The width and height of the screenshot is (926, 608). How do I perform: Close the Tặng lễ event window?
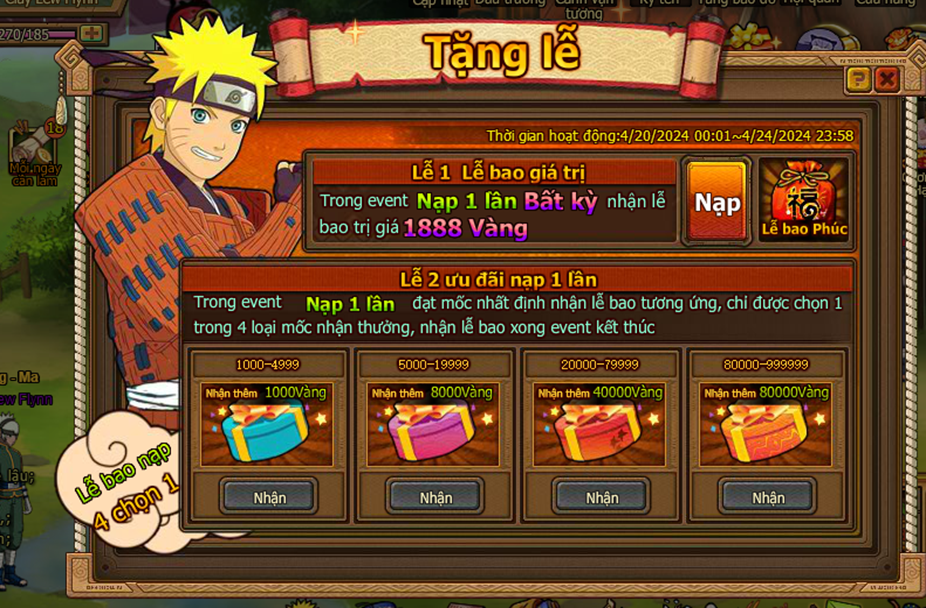(886, 80)
